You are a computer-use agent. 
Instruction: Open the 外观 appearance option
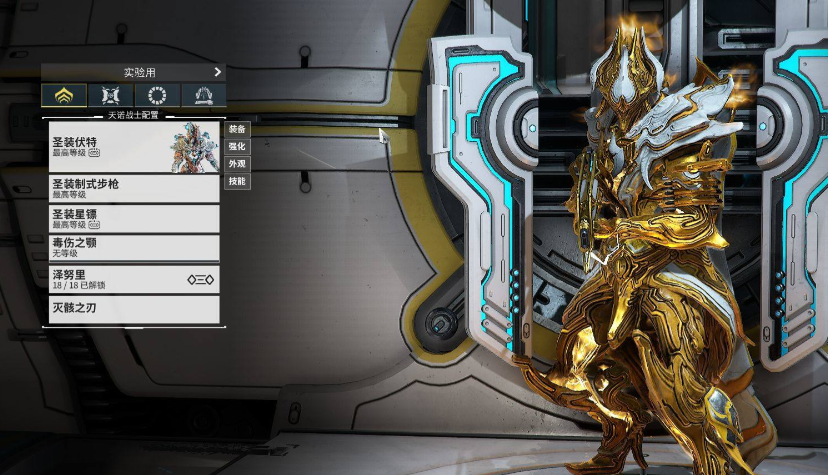(237, 163)
